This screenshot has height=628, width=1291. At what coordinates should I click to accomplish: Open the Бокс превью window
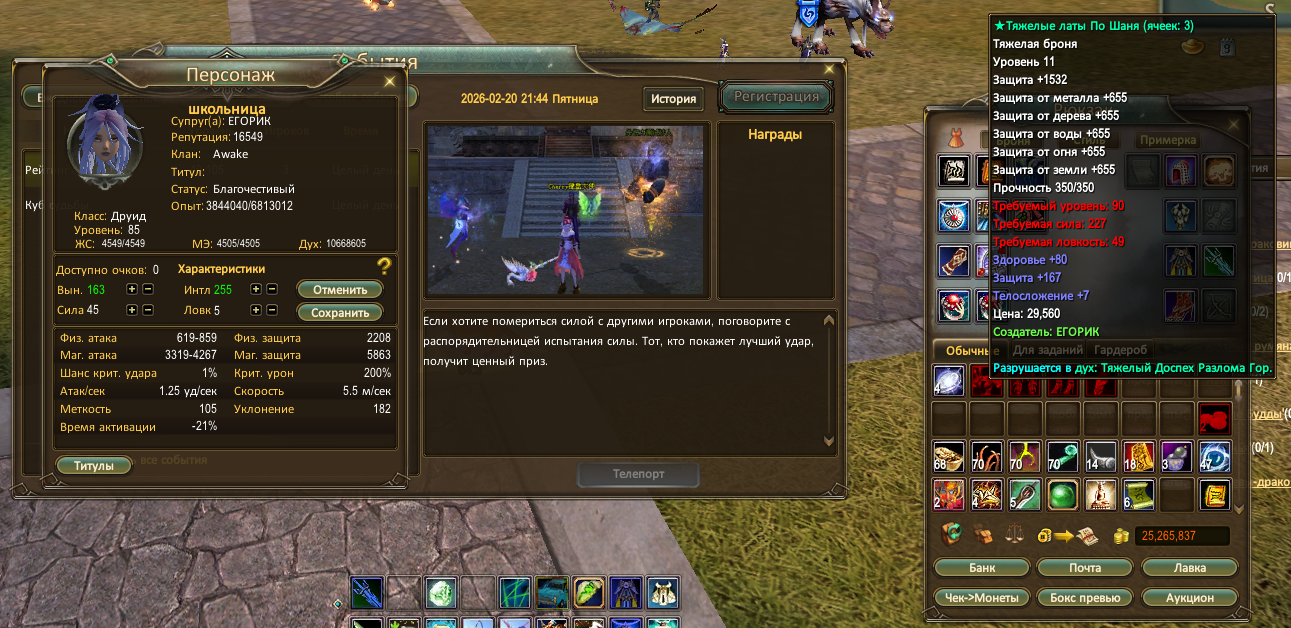click(1083, 597)
